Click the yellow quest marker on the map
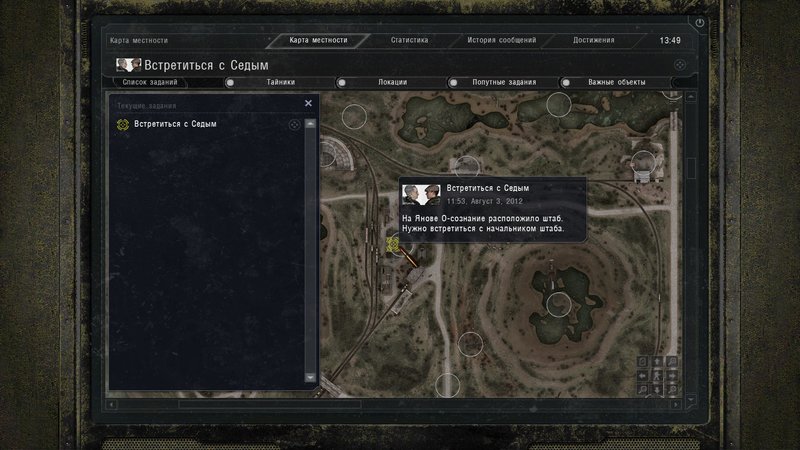 pyautogui.click(x=393, y=243)
